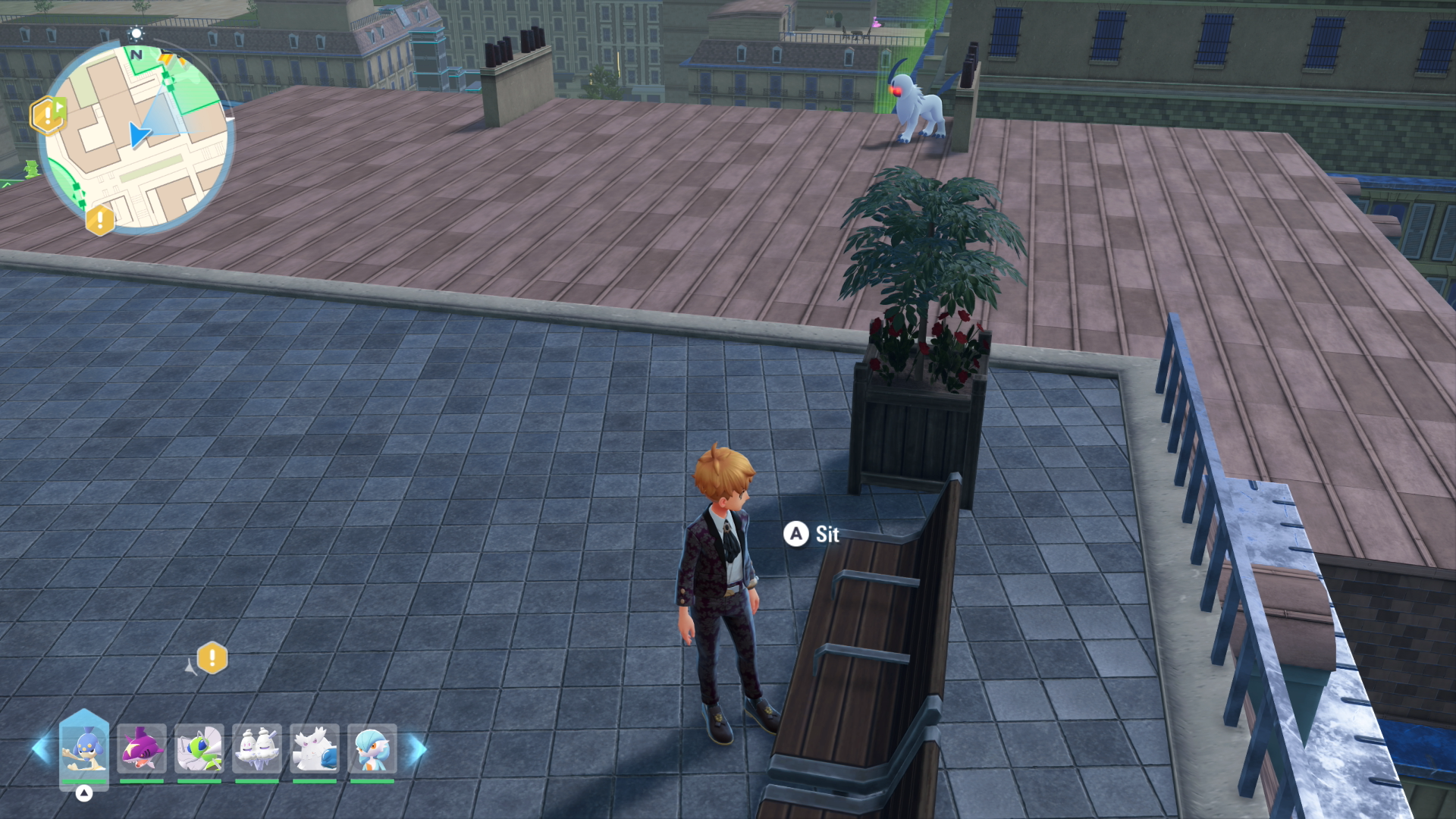Select the highlighted first party Pokémon slot
Viewport: 1456px width, 819px height.
tap(84, 748)
